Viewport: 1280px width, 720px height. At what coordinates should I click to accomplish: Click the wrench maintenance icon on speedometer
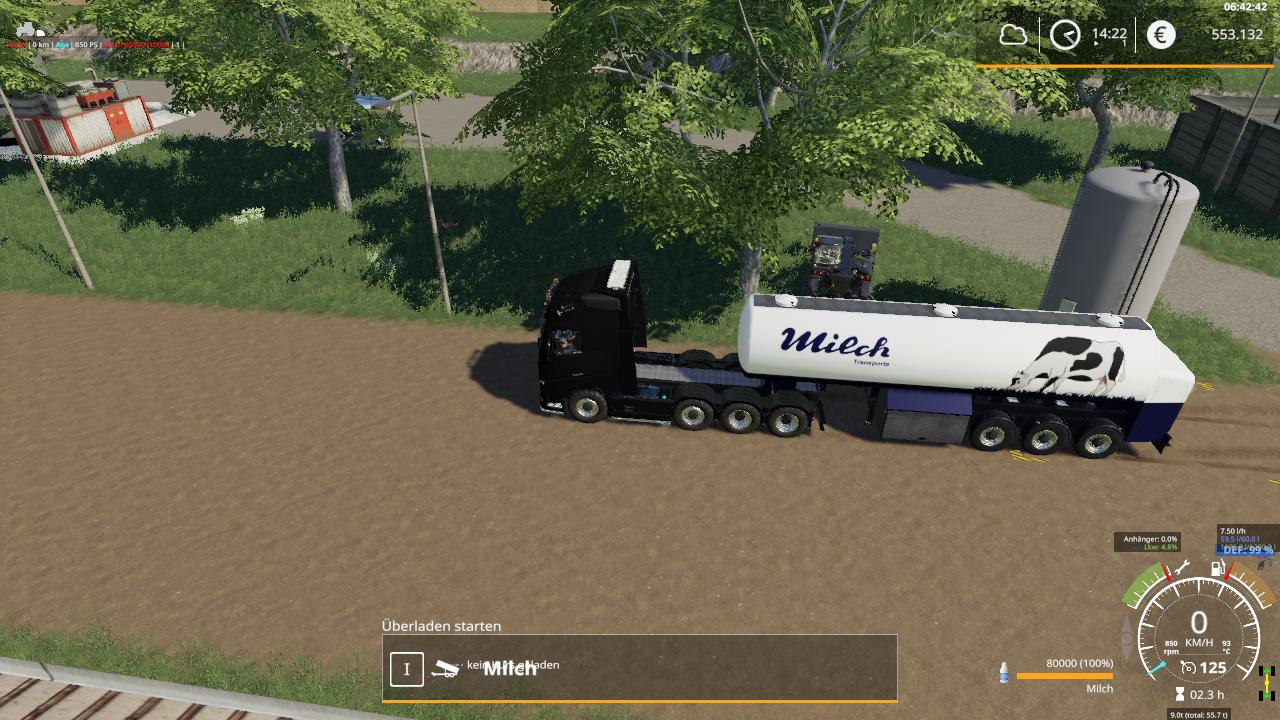pyautogui.click(x=1183, y=567)
